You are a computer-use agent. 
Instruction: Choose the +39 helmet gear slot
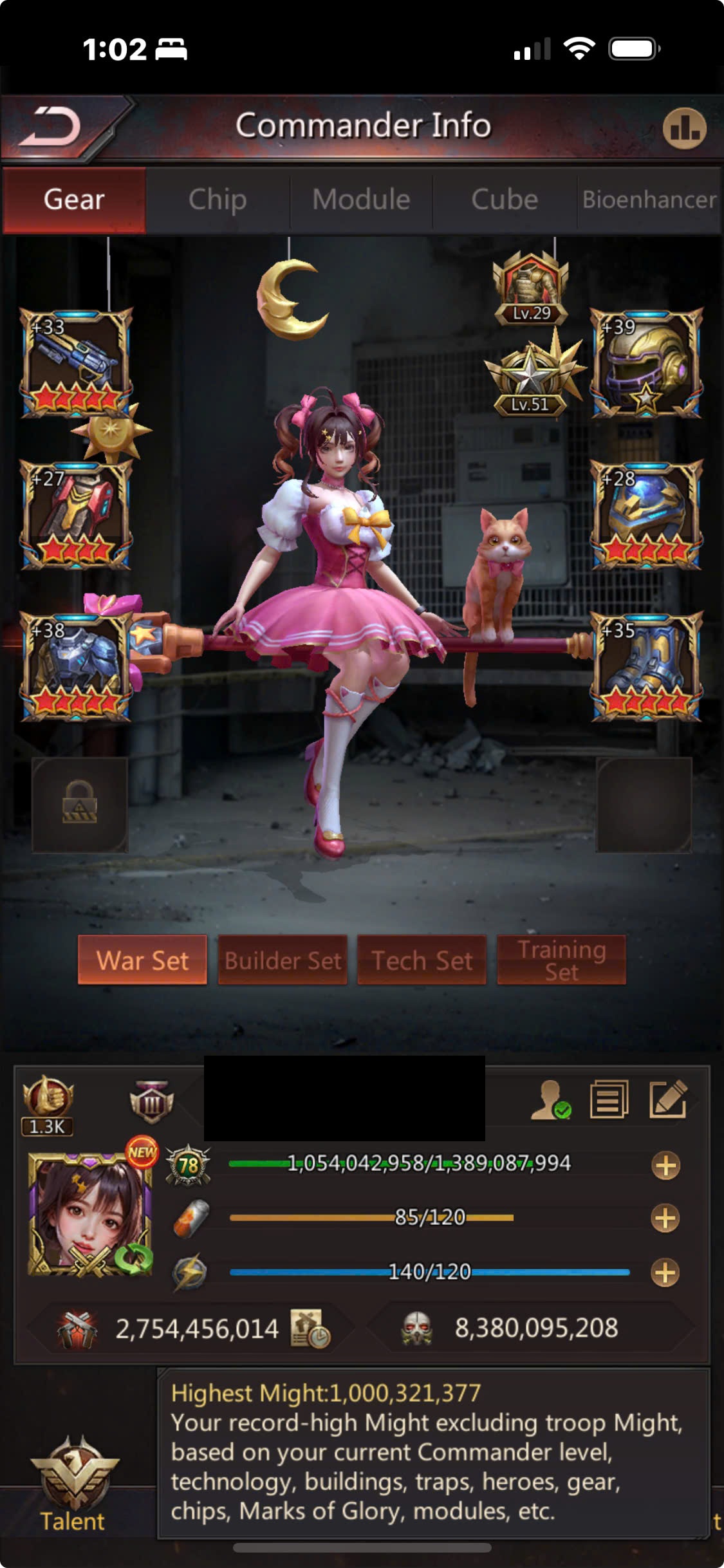coord(646,362)
